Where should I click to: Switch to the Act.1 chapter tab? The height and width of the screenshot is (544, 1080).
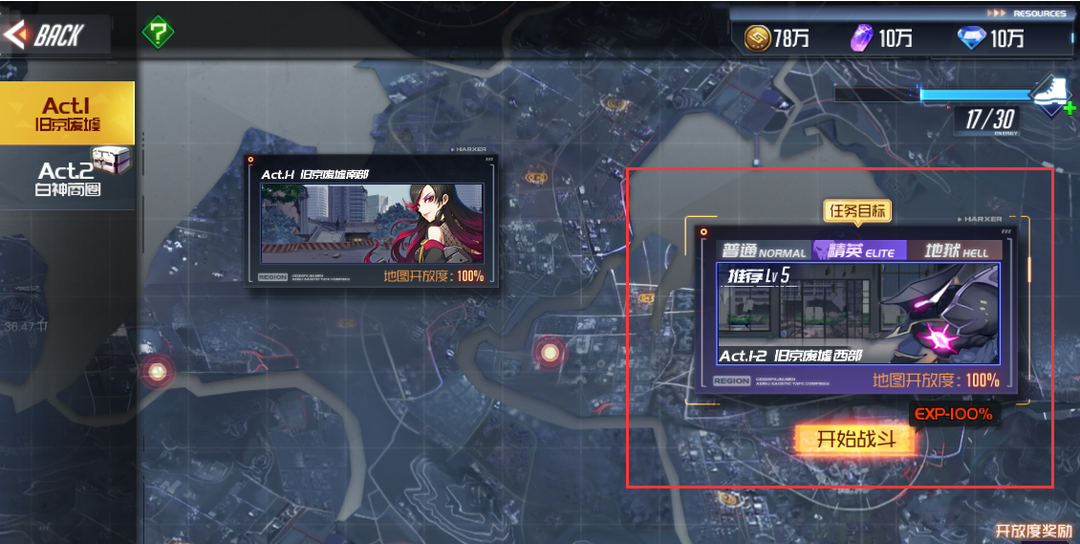click(68, 114)
